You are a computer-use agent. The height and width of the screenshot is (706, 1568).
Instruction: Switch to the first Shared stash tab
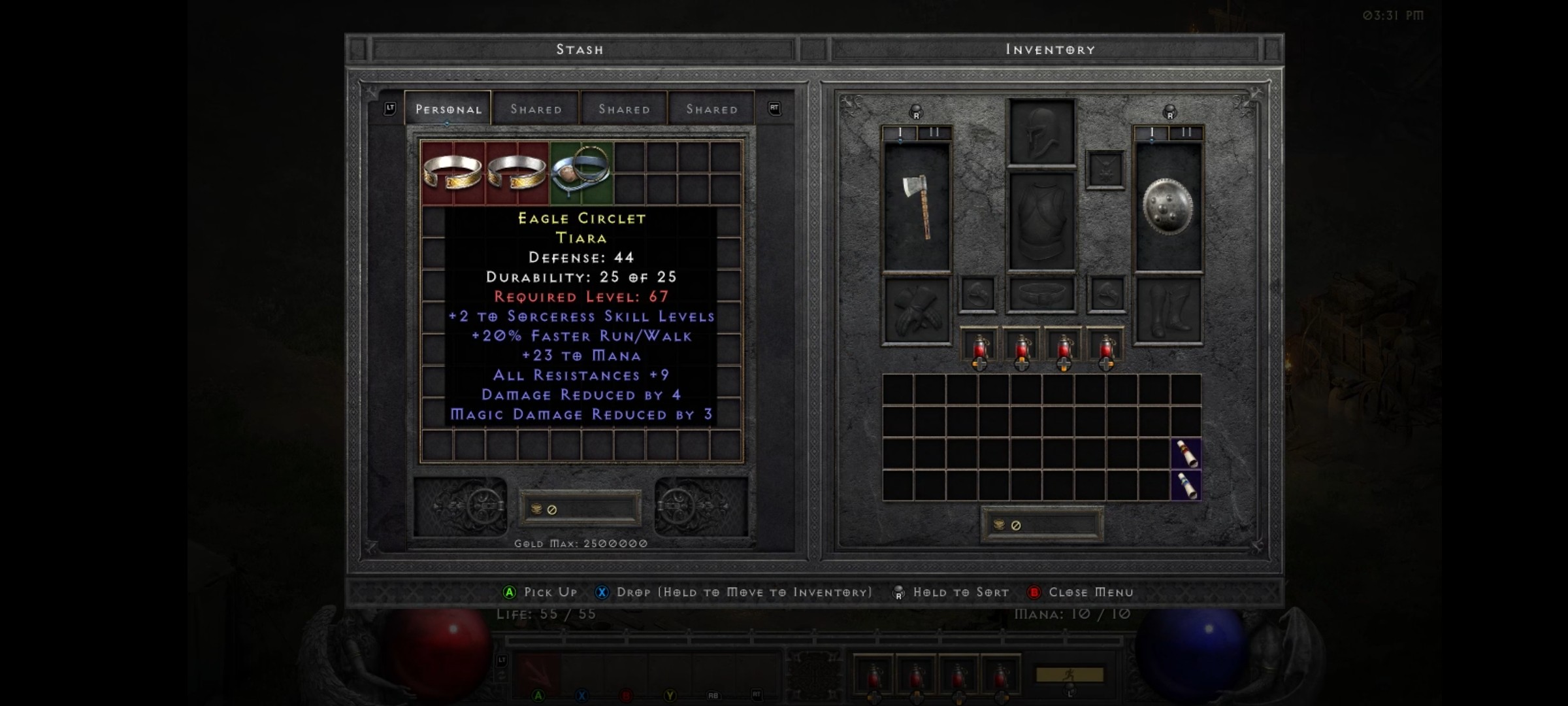tap(536, 109)
